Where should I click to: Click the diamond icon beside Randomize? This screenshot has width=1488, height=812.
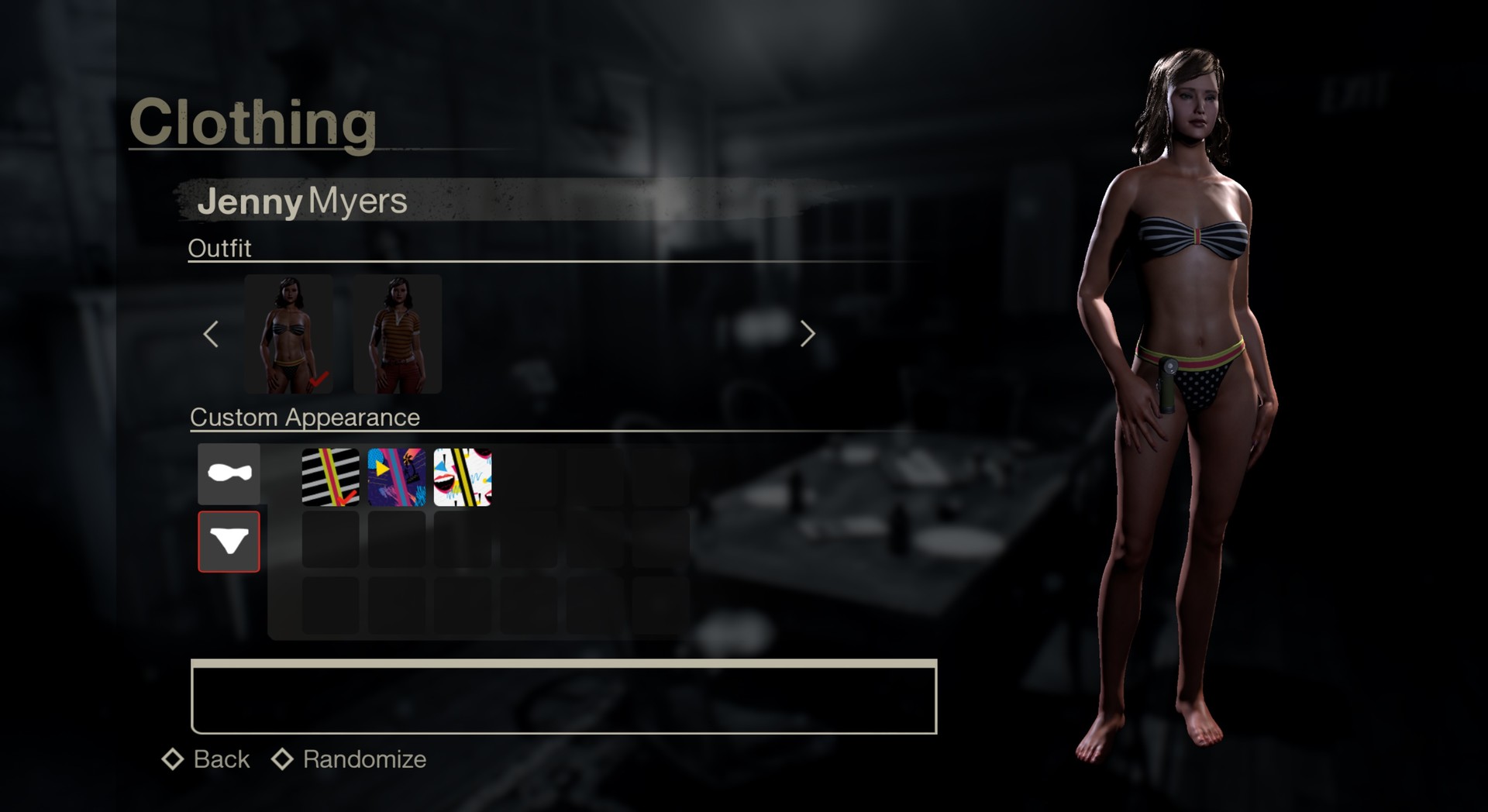(282, 759)
